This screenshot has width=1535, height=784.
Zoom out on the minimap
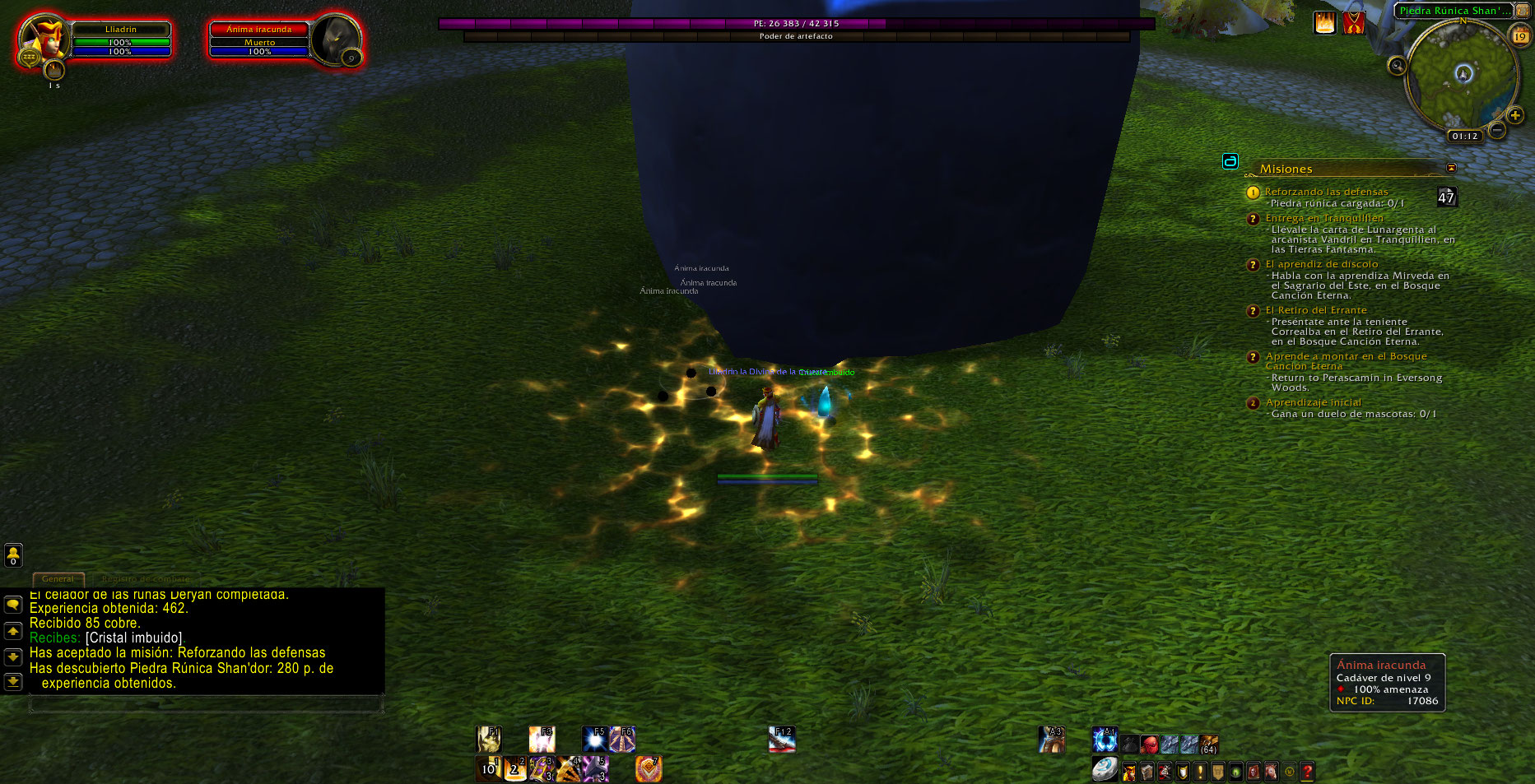point(1497,130)
